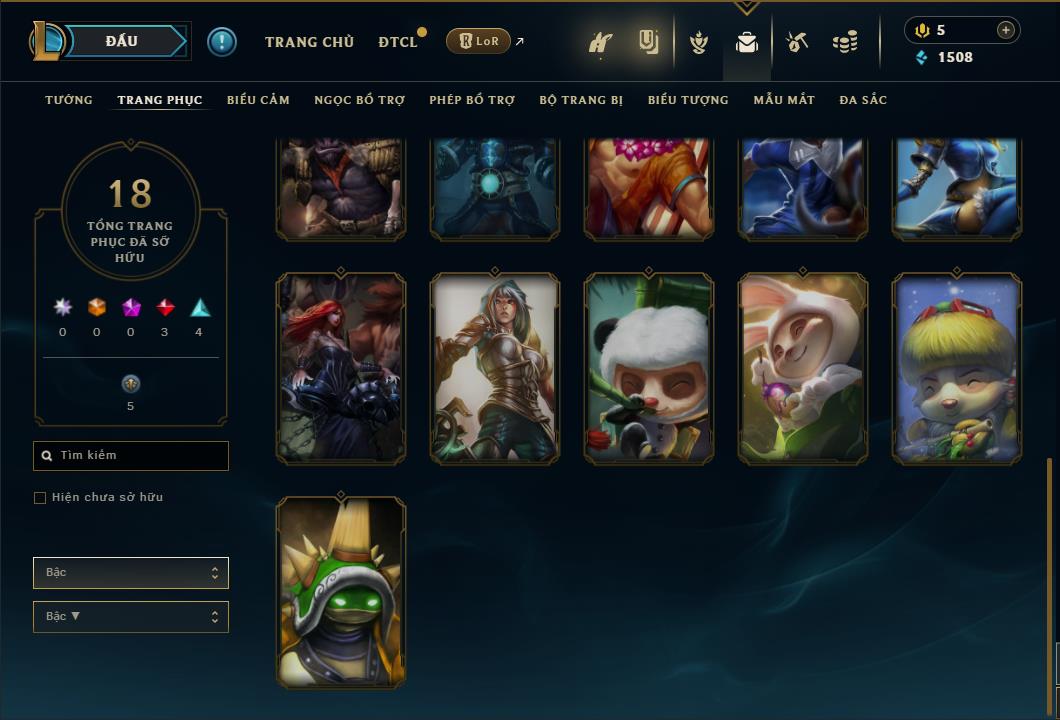Select the green-hooded Rammus skin card
This screenshot has width=1060, height=720.
point(341,592)
